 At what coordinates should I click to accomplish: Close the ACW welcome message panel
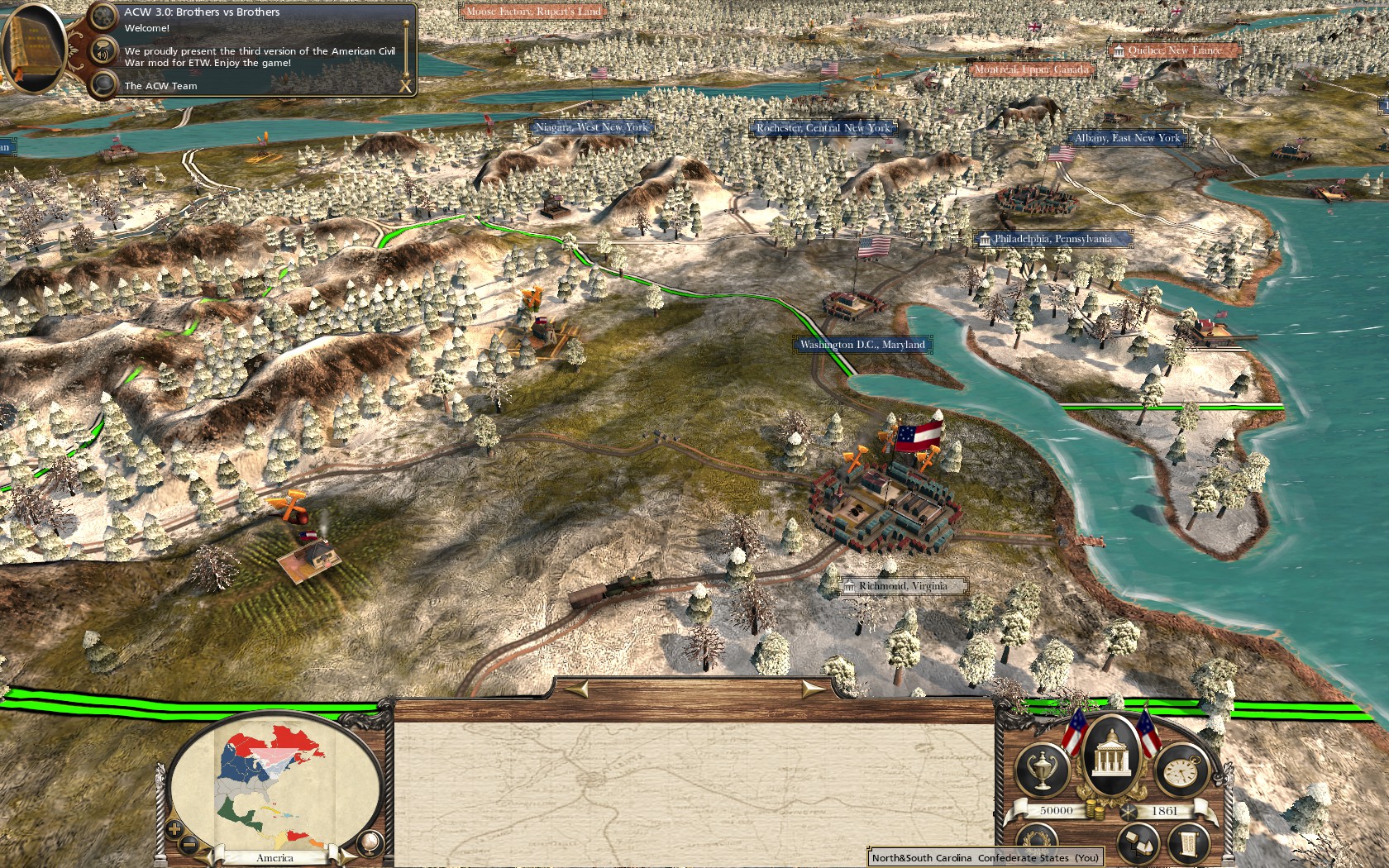coord(405,85)
